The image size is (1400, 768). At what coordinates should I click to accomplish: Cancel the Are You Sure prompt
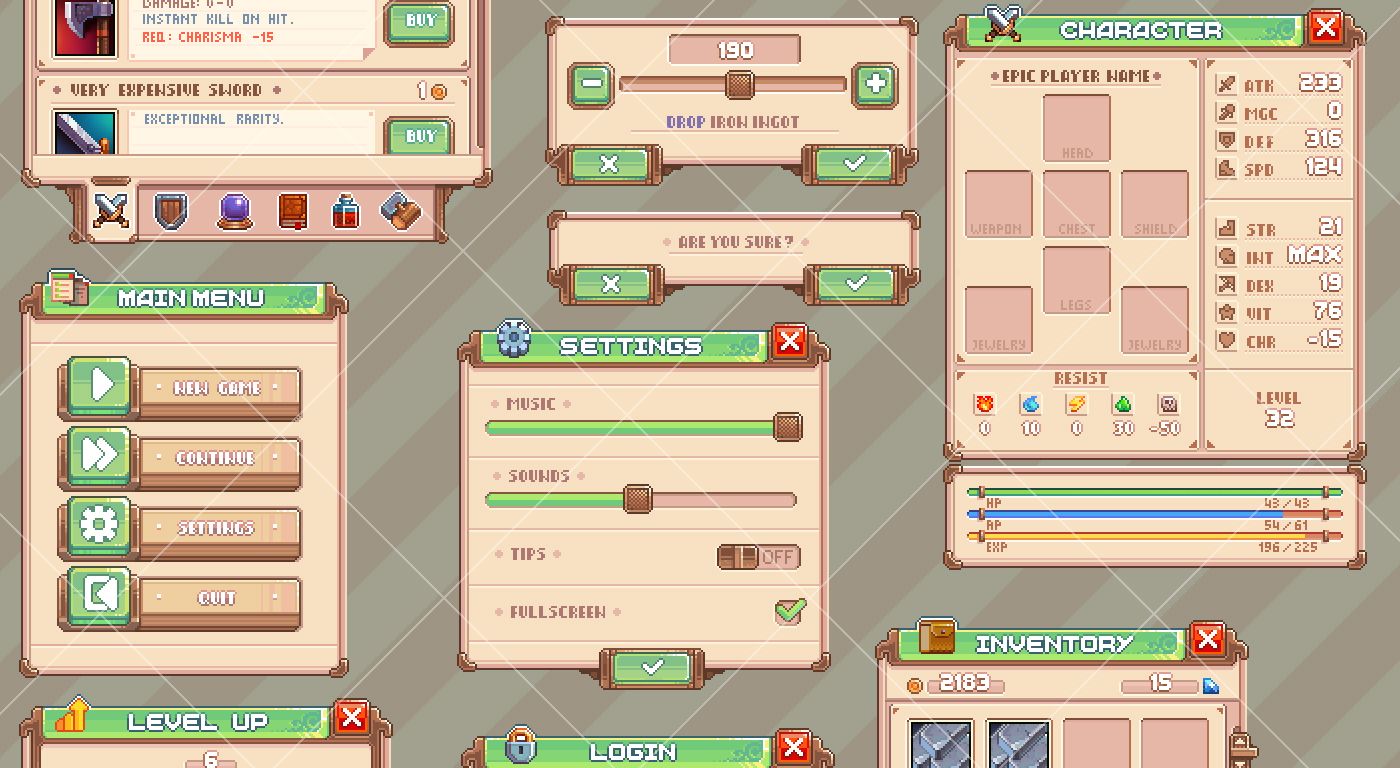(610, 285)
